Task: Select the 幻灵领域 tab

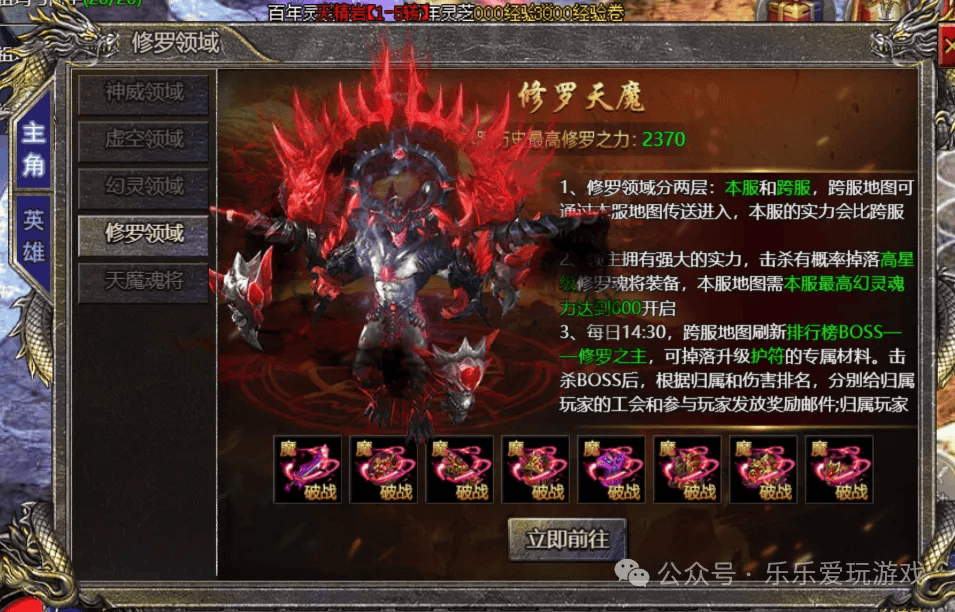Action: point(144,187)
